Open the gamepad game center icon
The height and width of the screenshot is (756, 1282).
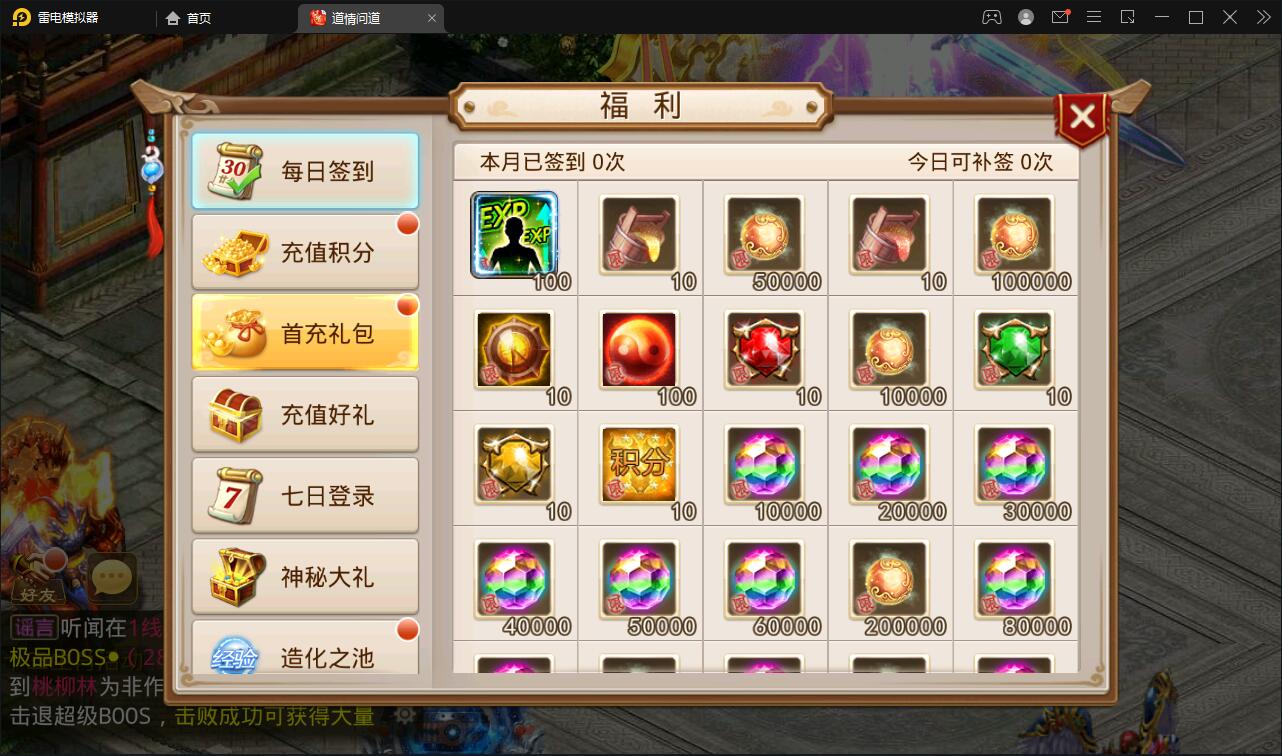pos(990,17)
